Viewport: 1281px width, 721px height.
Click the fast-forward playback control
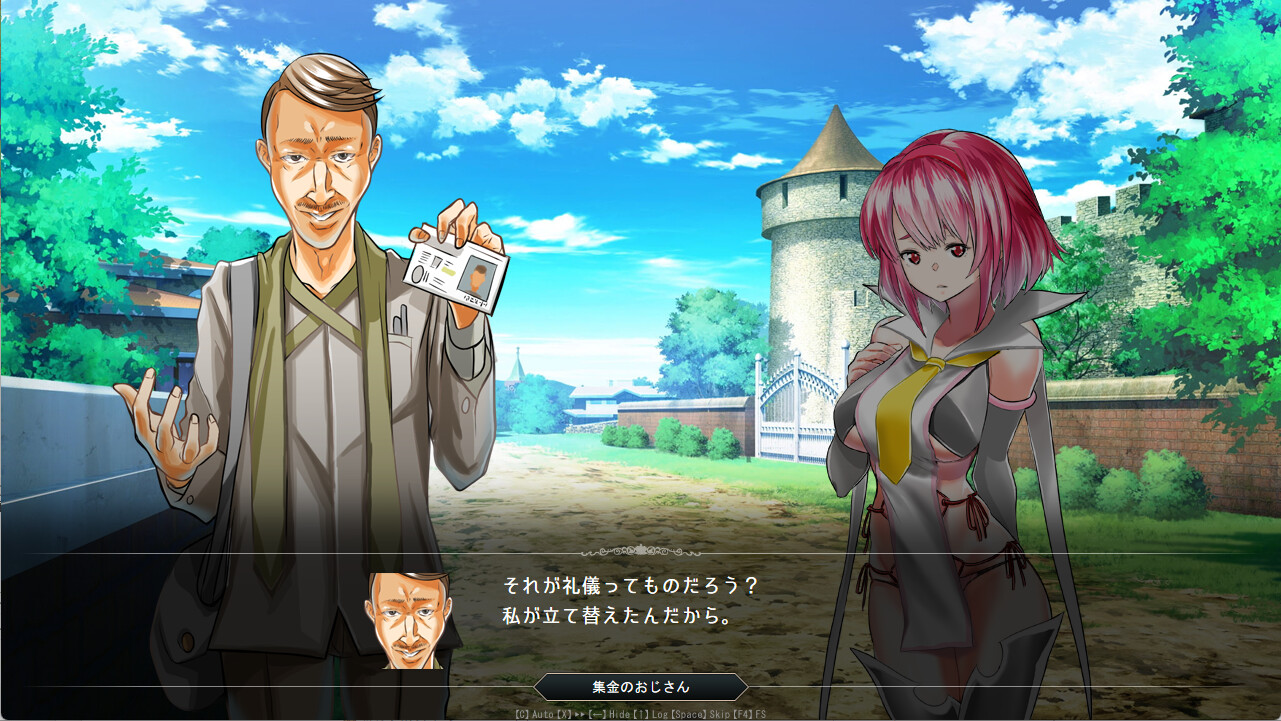click(x=576, y=714)
